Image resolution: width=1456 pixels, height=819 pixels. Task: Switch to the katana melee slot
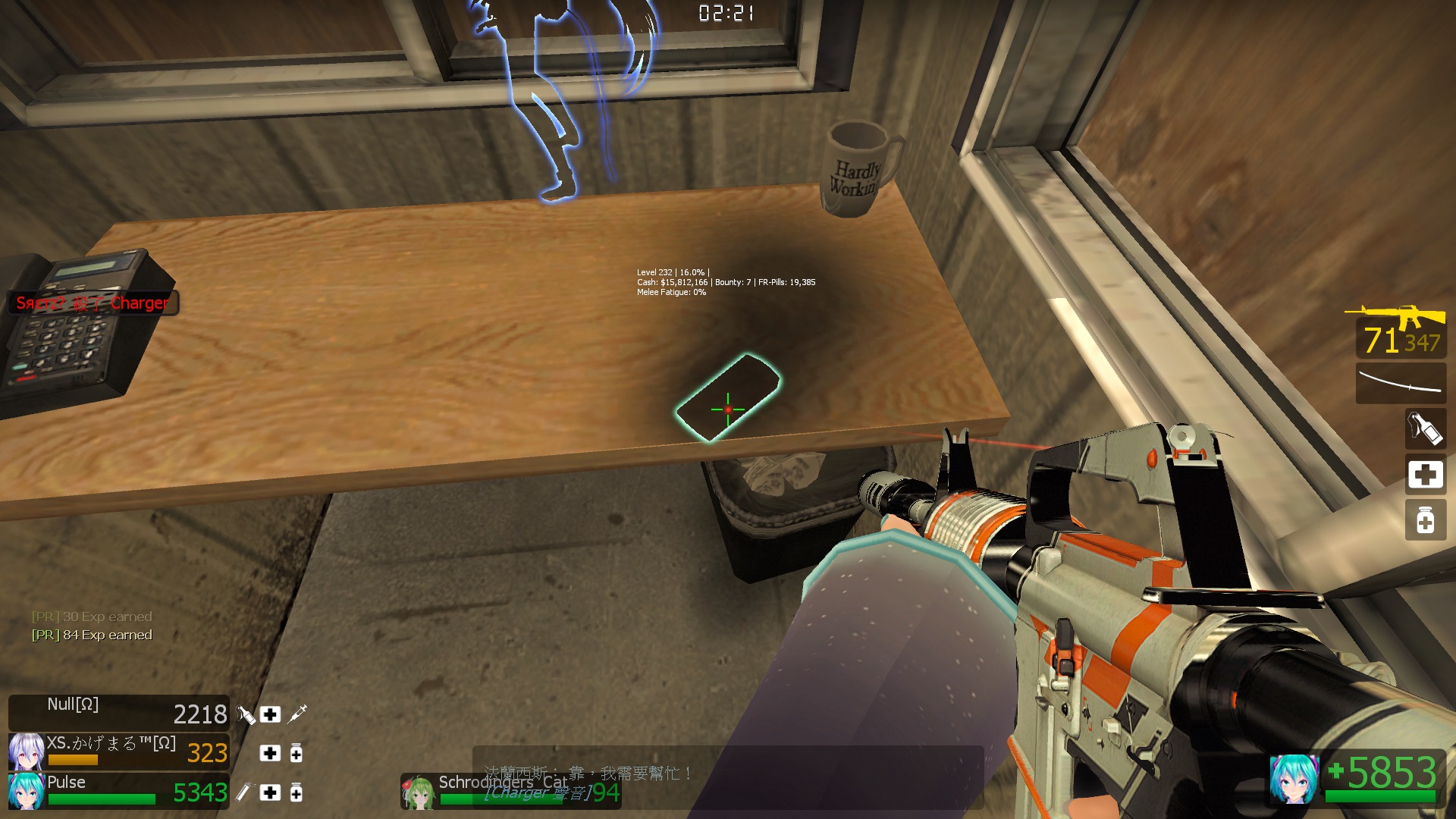coord(1400,382)
